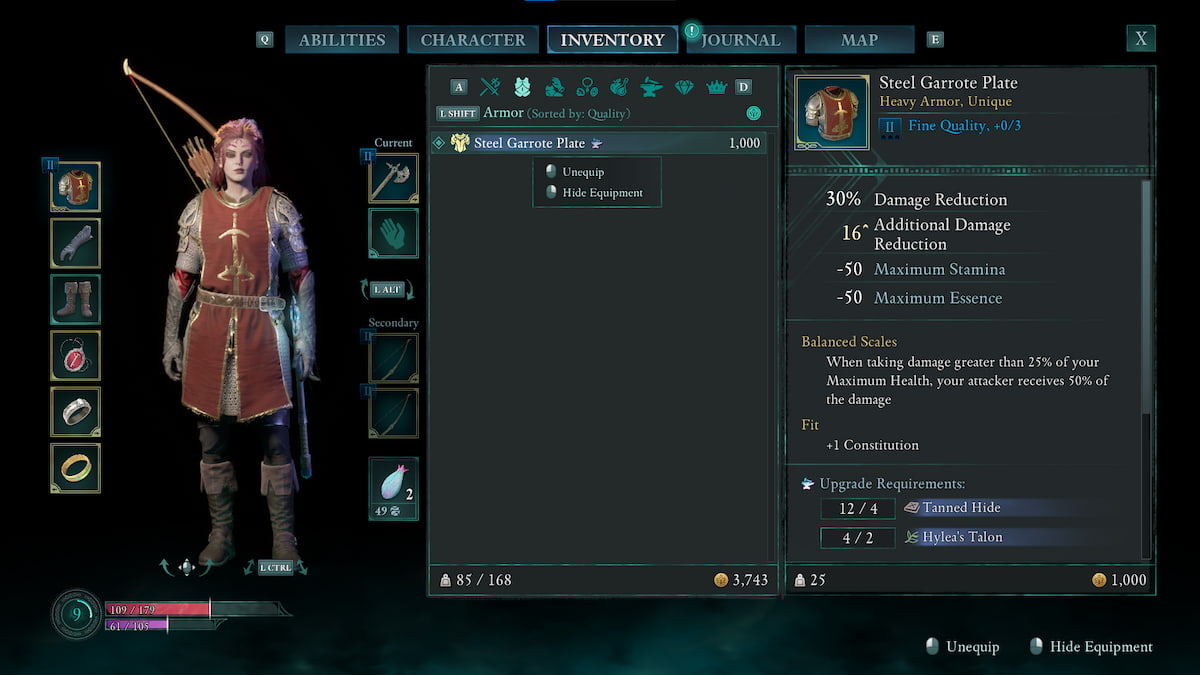Select the anvil materials category
This screenshot has width=1200, height=675.
(x=651, y=87)
